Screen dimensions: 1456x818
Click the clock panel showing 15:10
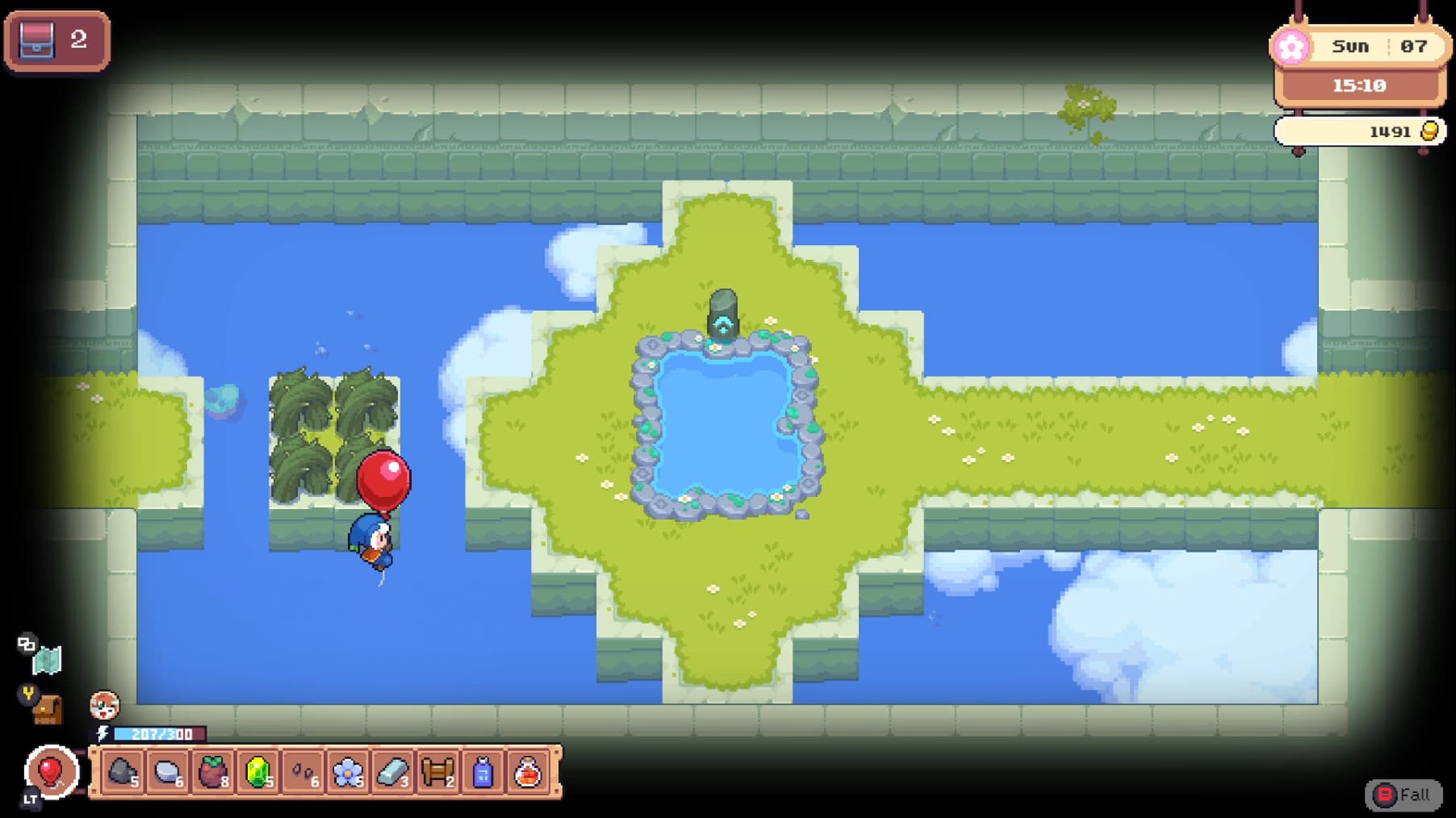(x=1361, y=84)
